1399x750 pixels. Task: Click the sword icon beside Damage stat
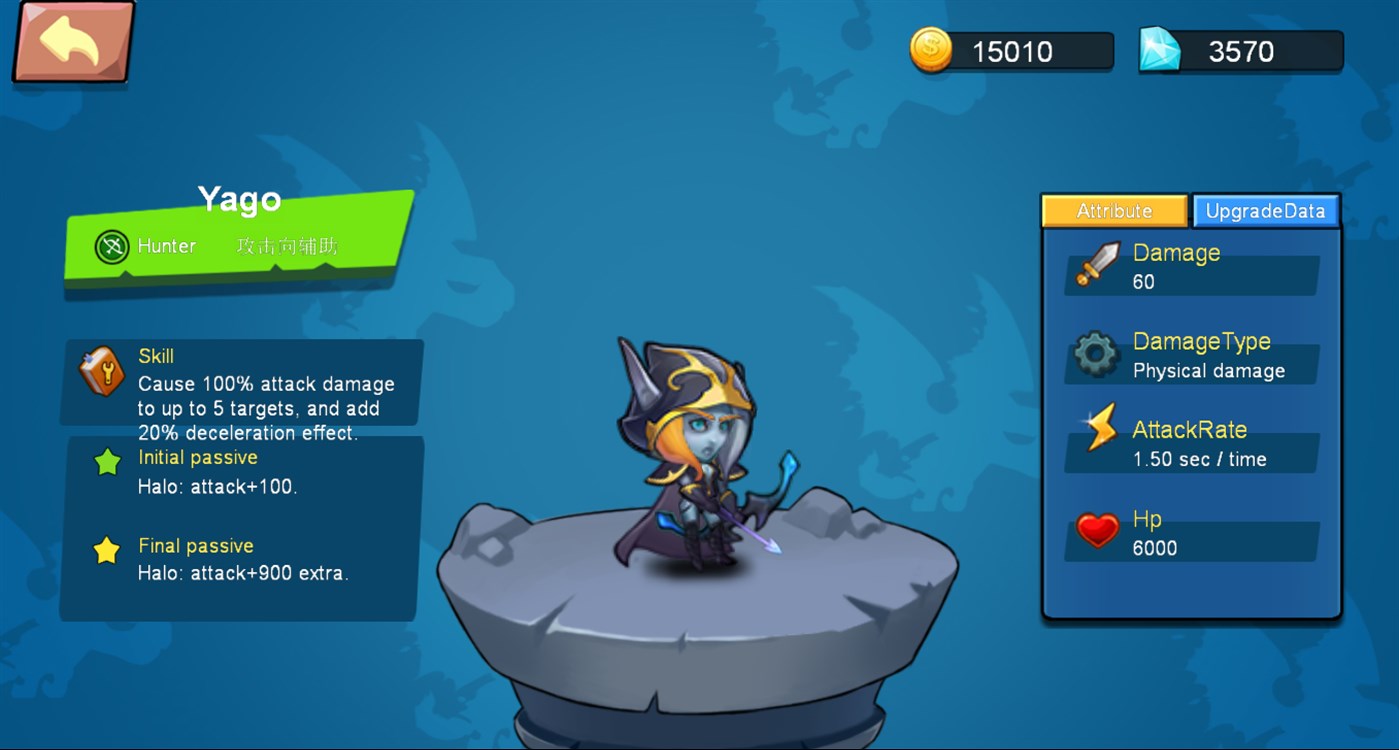coord(1097,266)
